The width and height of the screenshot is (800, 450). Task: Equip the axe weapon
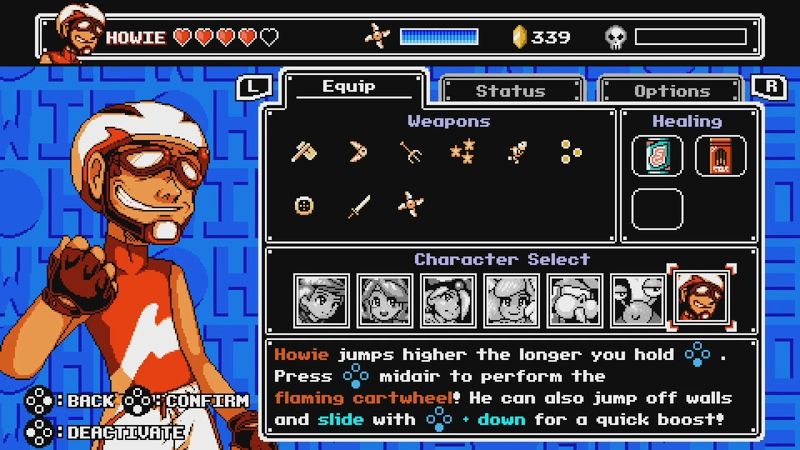tap(303, 152)
